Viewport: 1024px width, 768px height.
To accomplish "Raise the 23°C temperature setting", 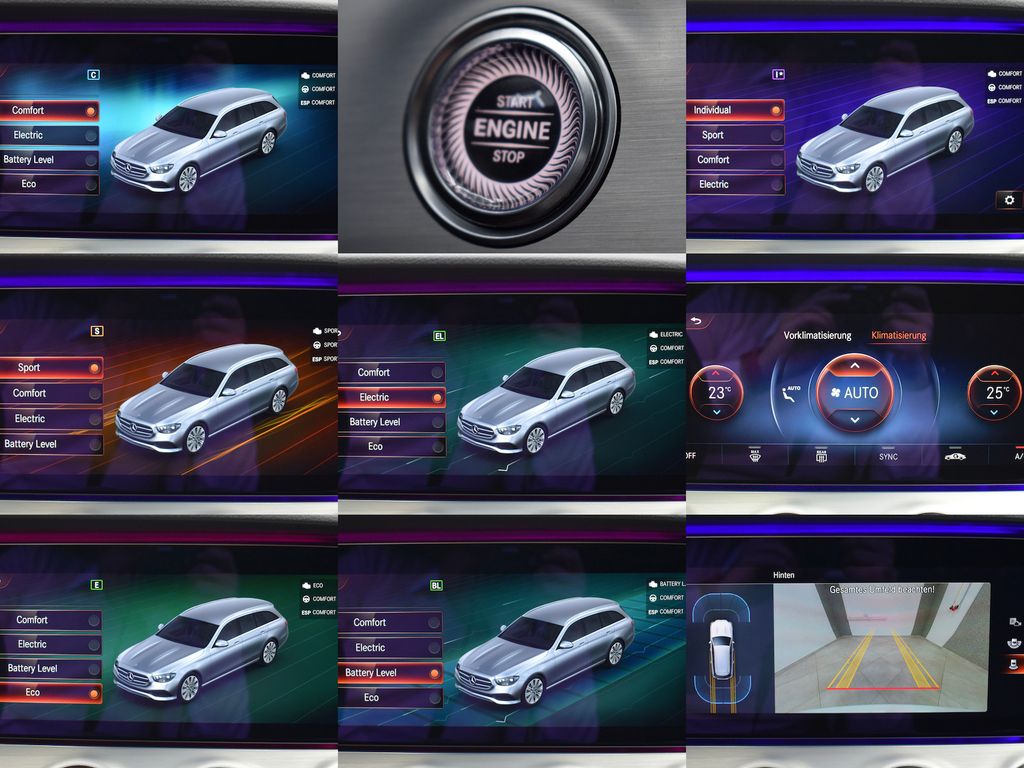I will tap(717, 374).
